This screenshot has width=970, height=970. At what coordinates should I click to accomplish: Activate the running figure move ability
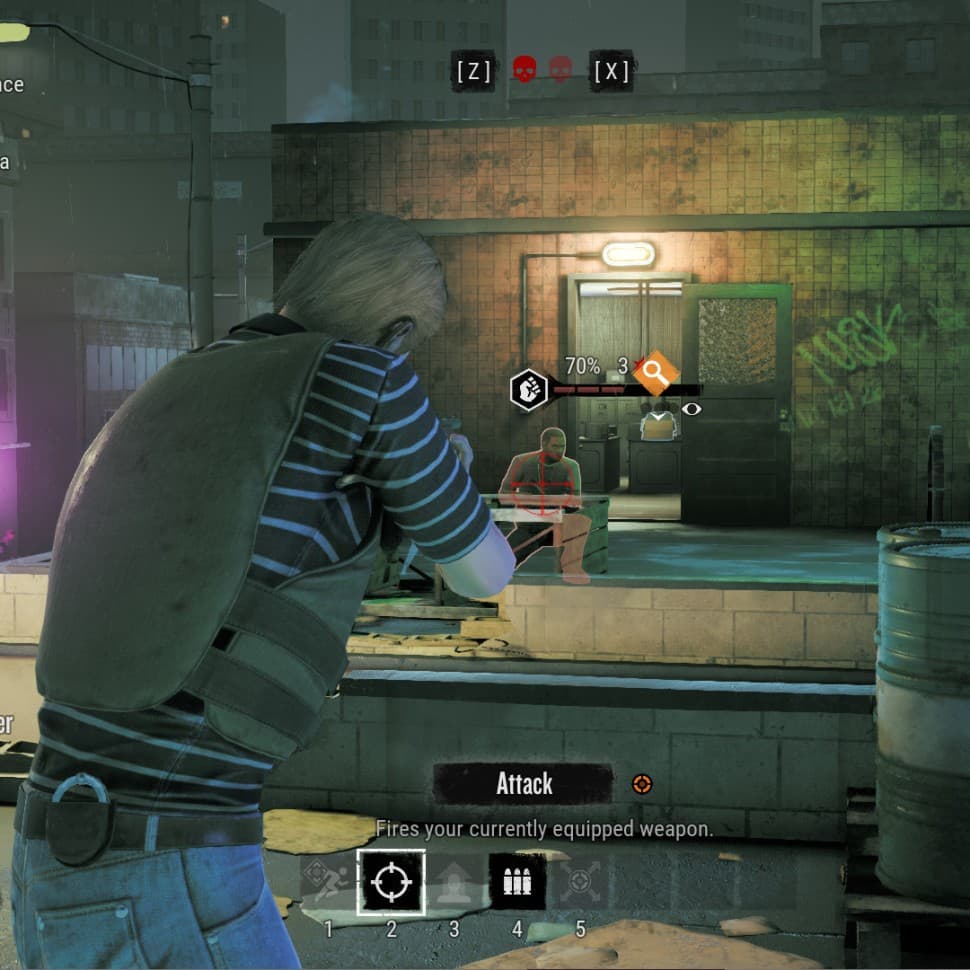pyautogui.click(x=328, y=882)
